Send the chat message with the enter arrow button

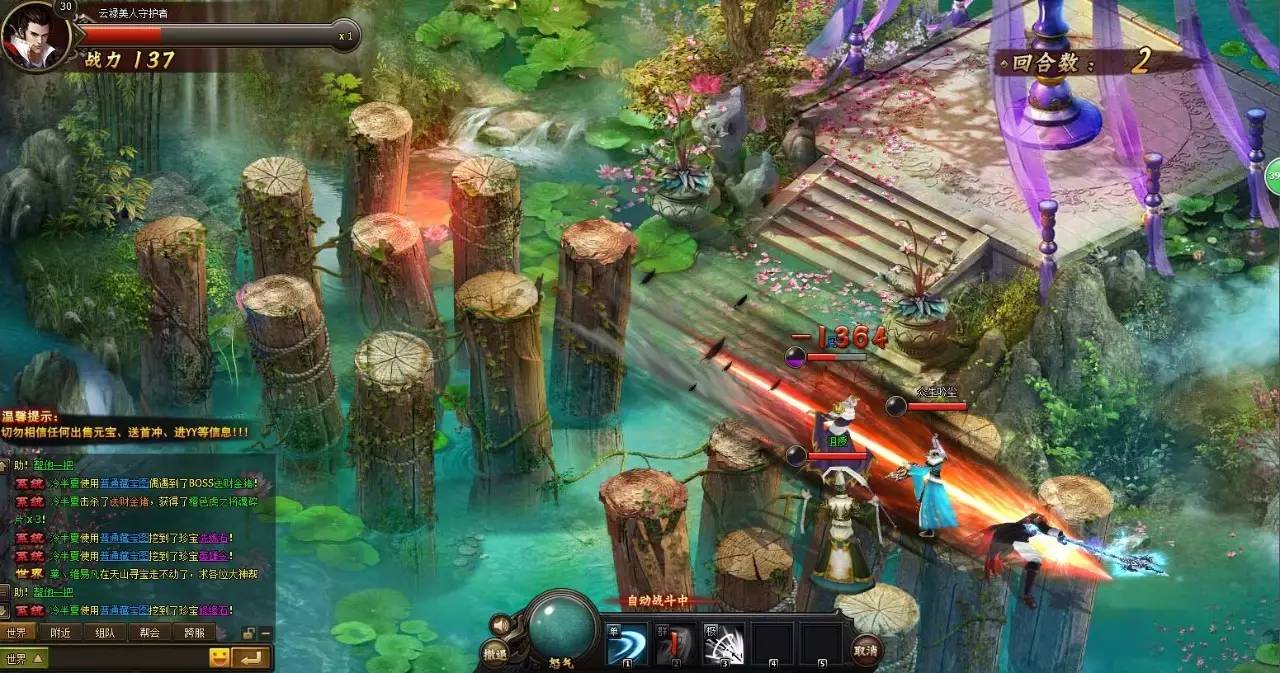click(253, 657)
